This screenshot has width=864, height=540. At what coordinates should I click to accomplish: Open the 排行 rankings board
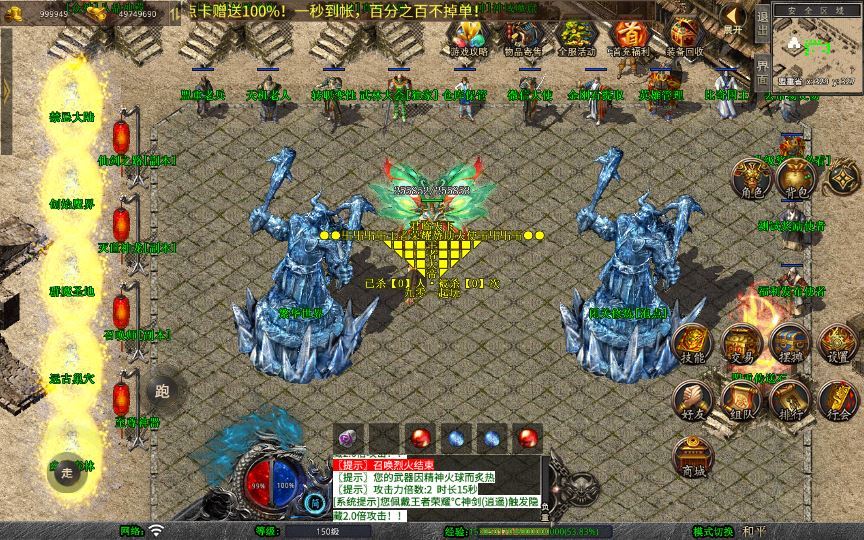coord(790,401)
